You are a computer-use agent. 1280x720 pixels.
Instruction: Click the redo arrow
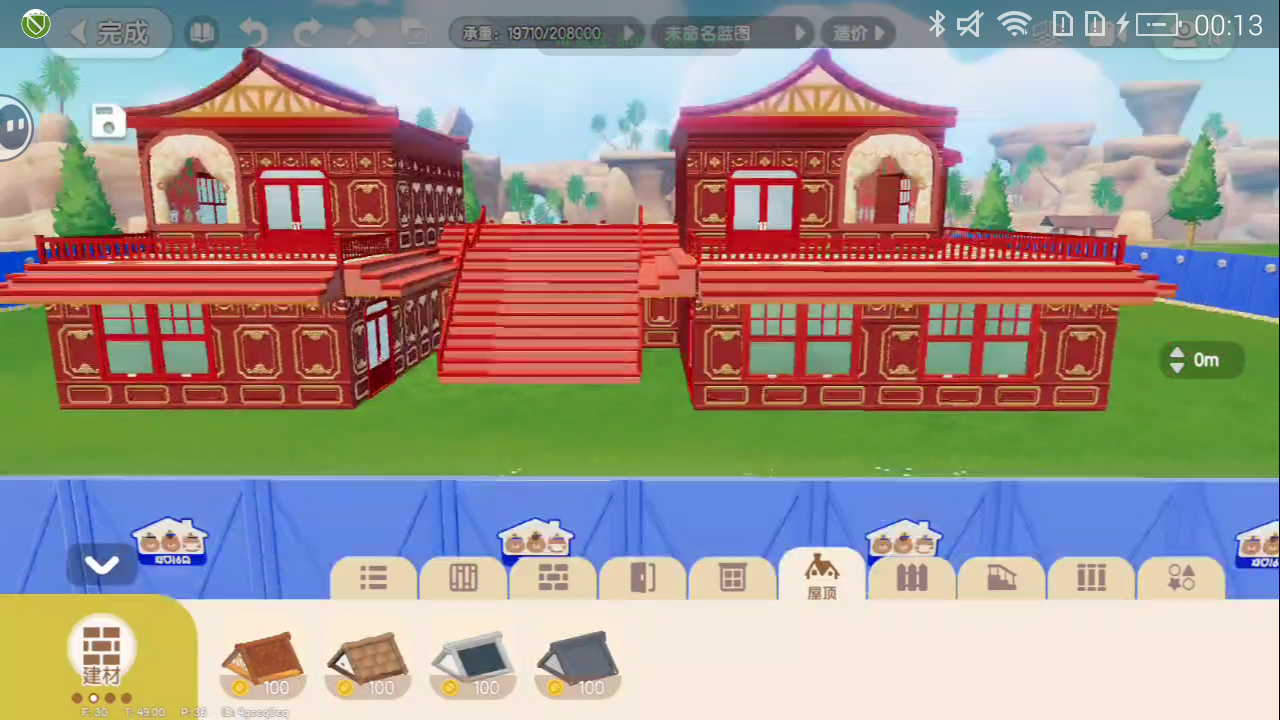(306, 33)
